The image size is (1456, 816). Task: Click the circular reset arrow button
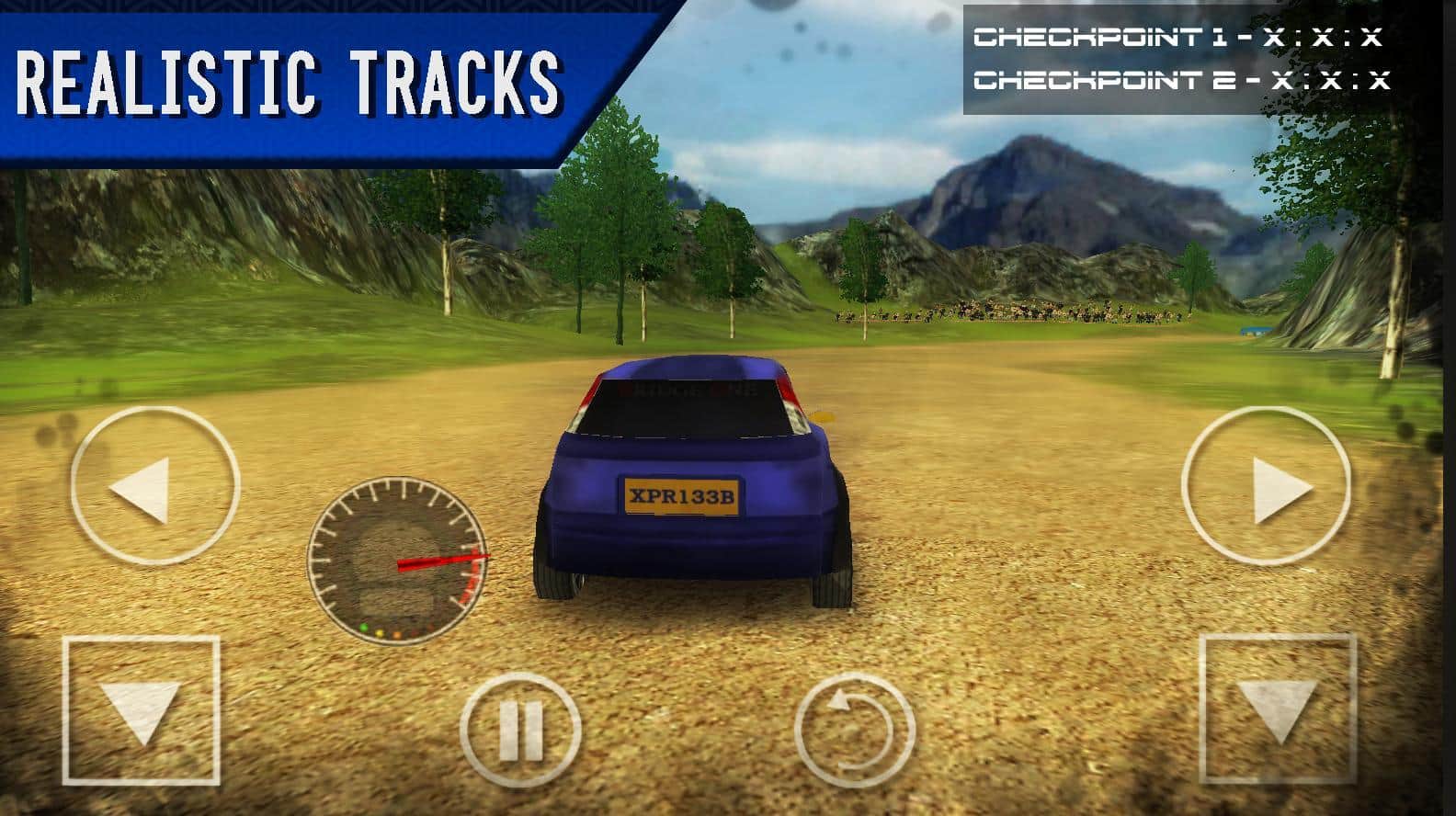click(854, 731)
